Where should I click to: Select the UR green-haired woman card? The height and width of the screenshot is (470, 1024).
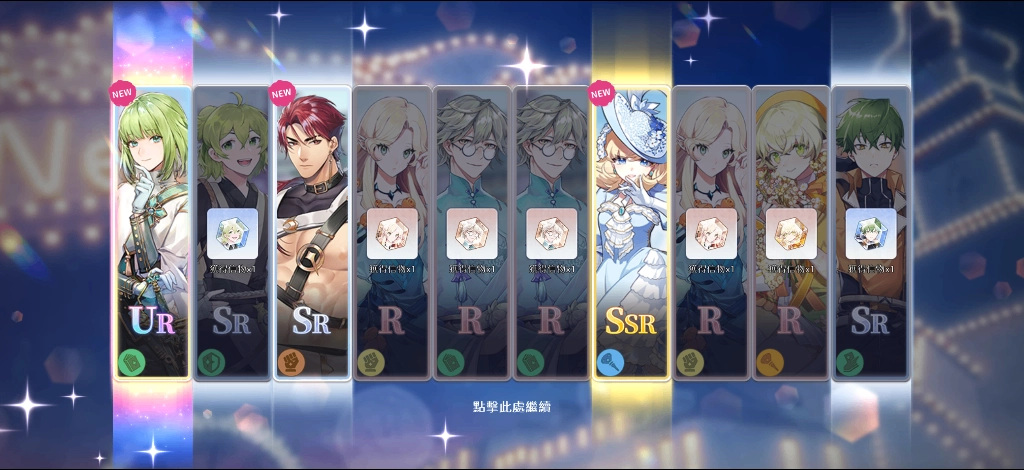click(x=152, y=232)
